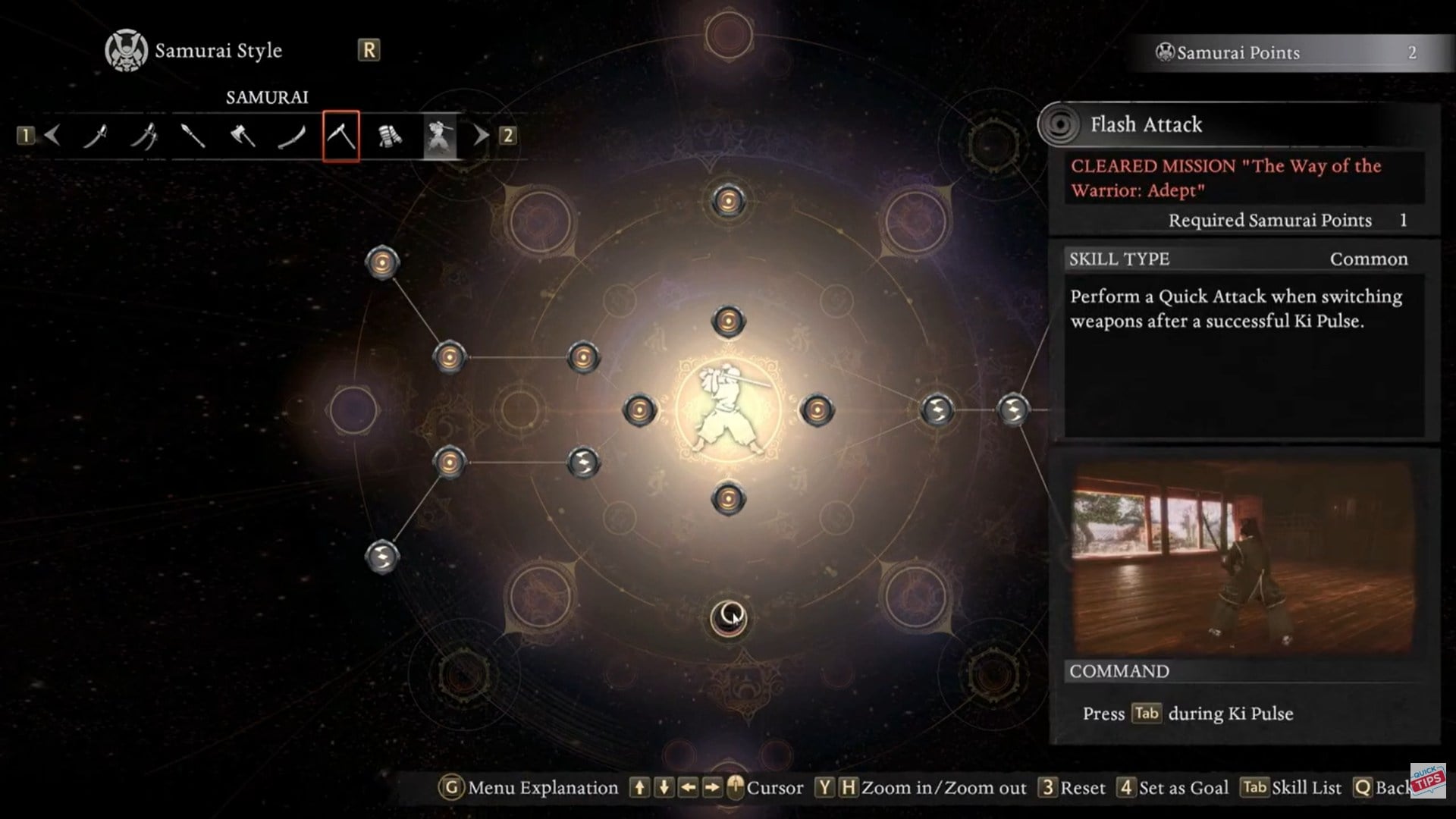Click the right arrow of the weapon tabs

click(481, 136)
